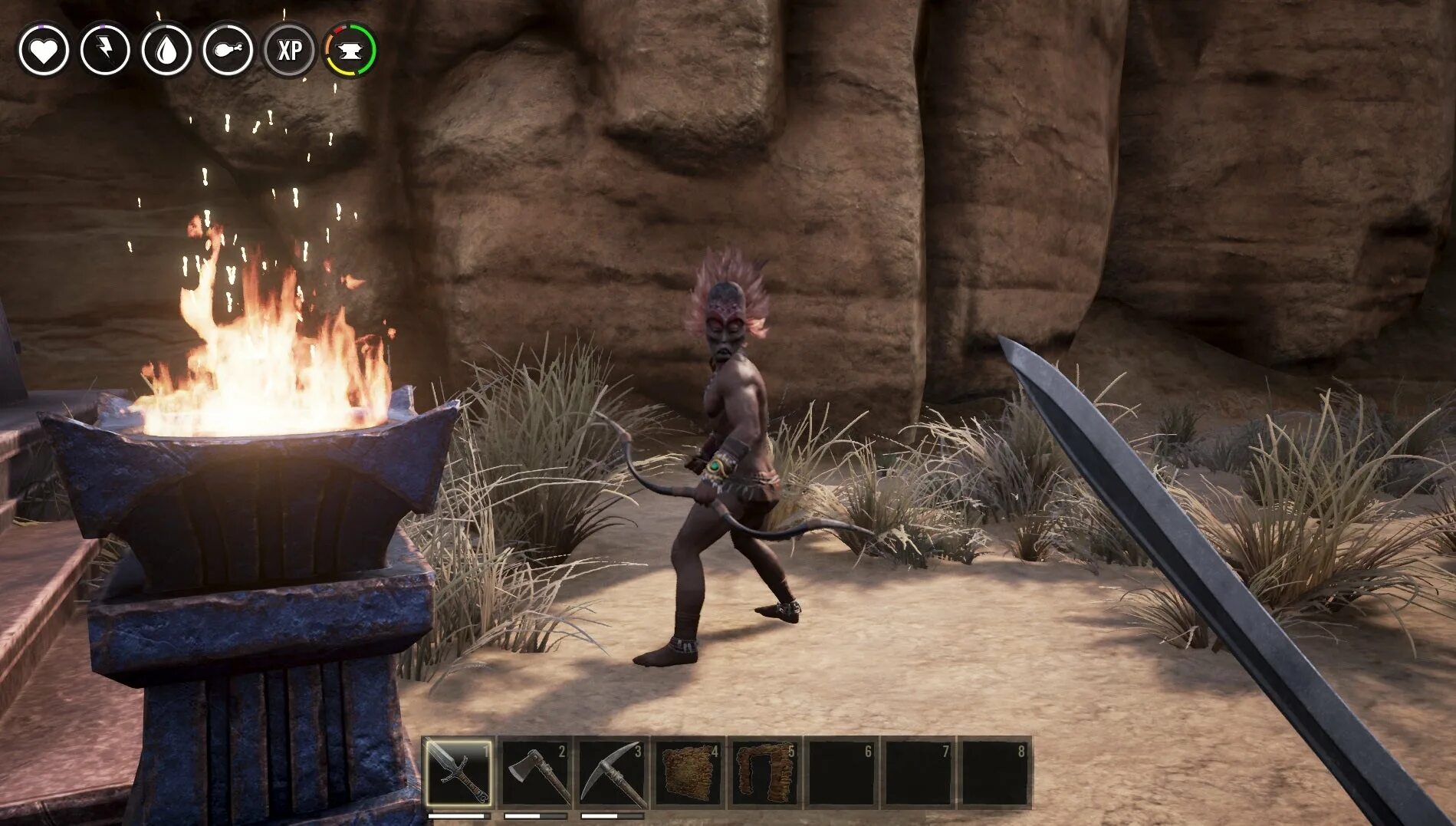Viewport: 1456px width, 826px height.
Task: Select the sword in hotbar slot 1
Action: coord(458,772)
